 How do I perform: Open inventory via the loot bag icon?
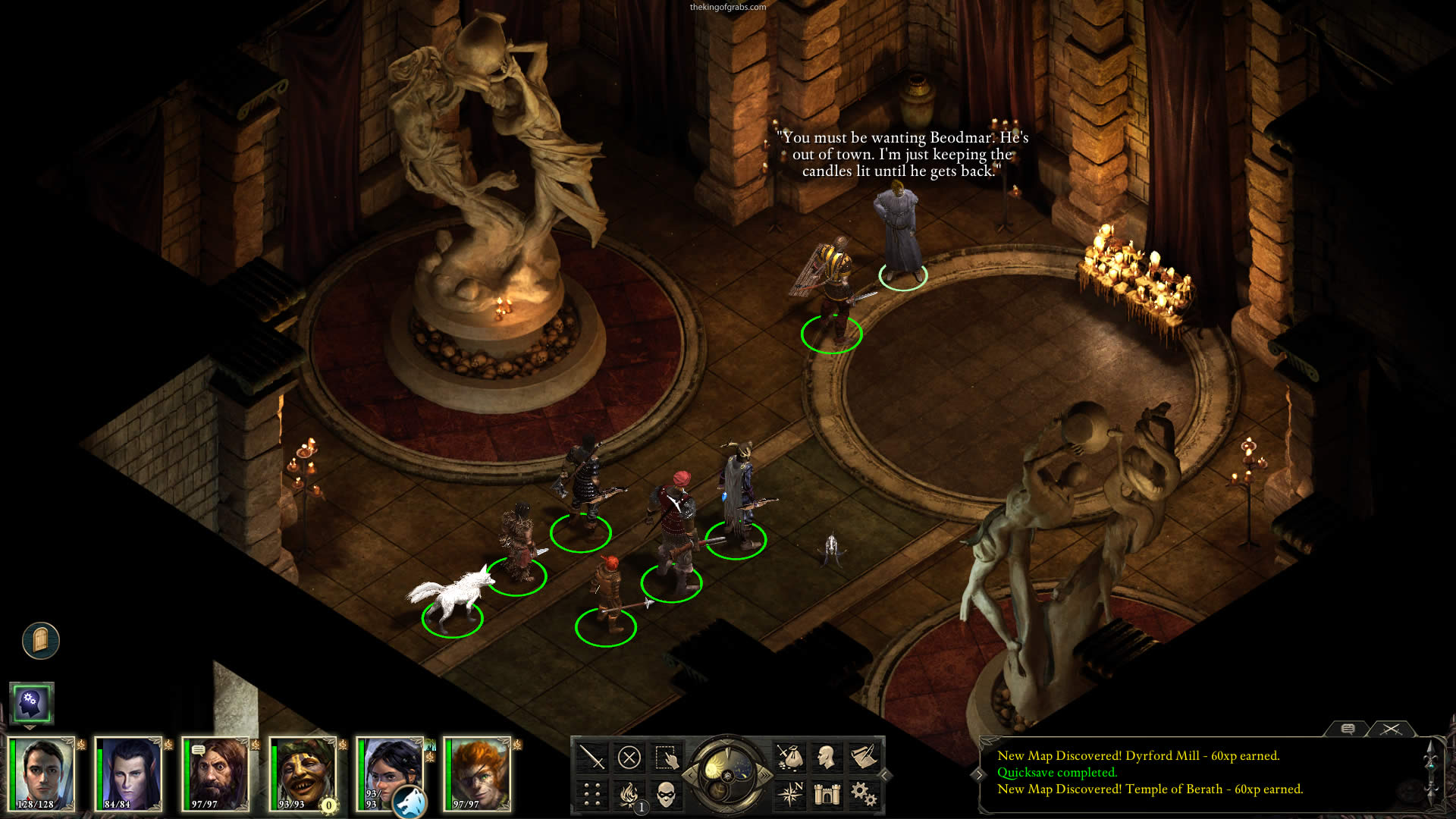(x=789, y=757)
